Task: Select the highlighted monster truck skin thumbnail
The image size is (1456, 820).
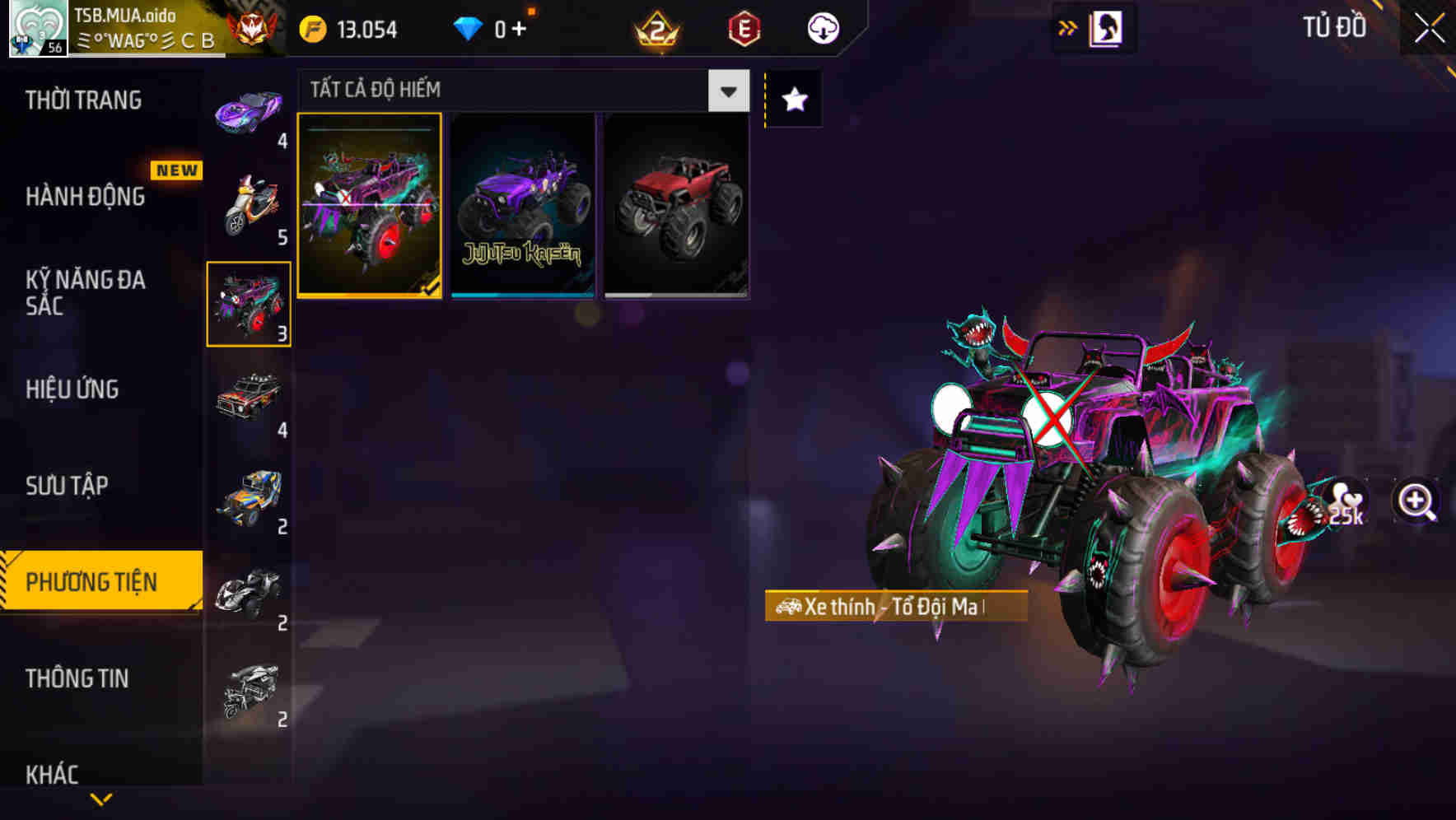Action: [371, 206]
